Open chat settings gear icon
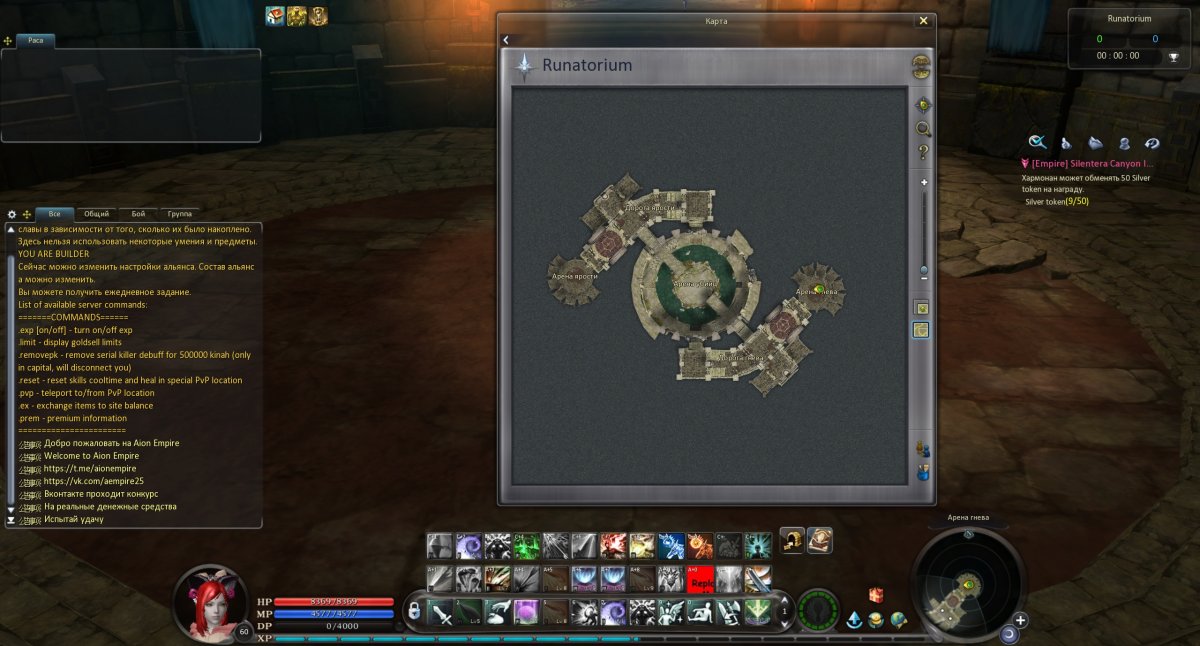 (x=12, y=214)
